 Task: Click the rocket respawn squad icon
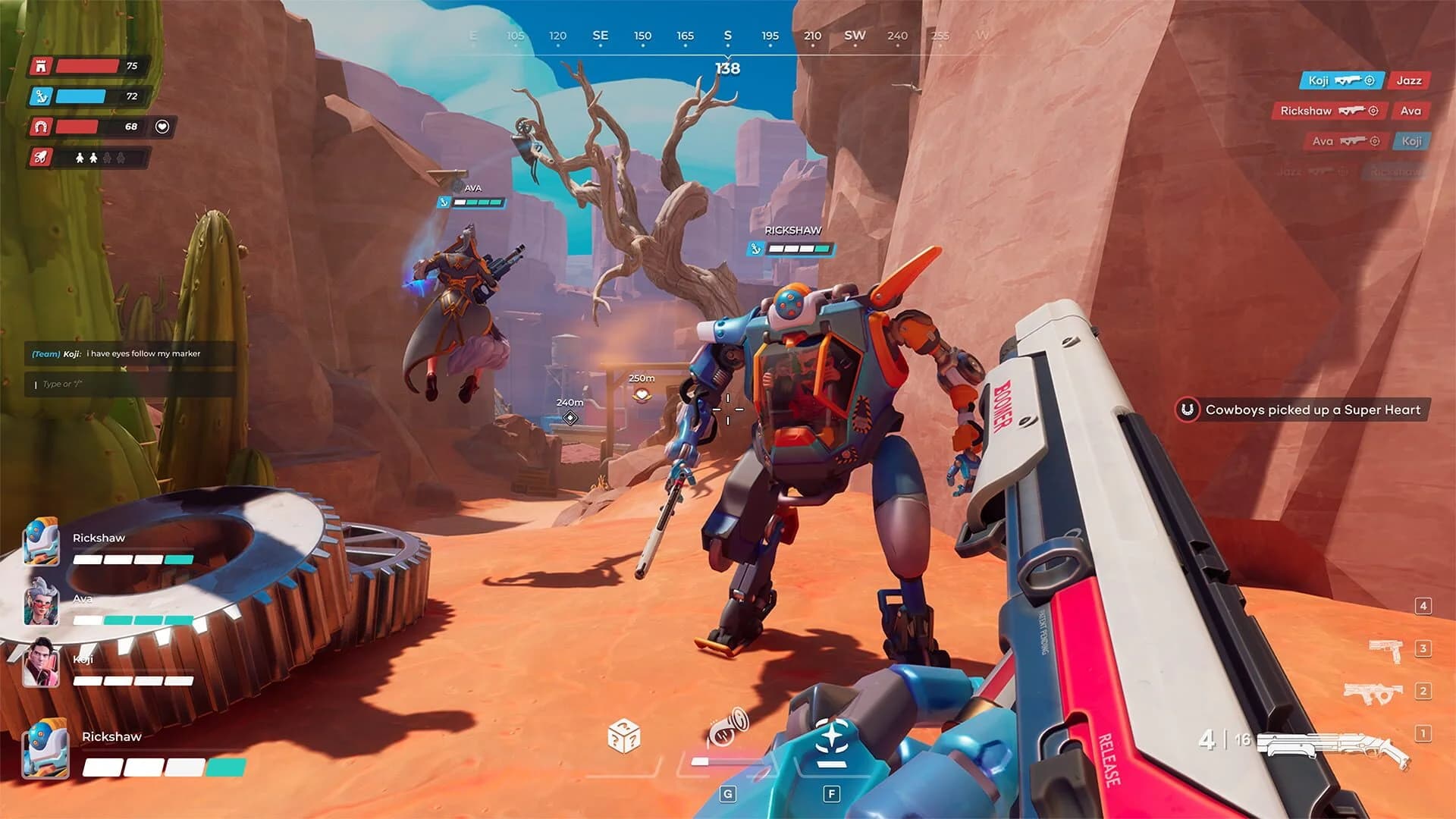coord(41,158)
